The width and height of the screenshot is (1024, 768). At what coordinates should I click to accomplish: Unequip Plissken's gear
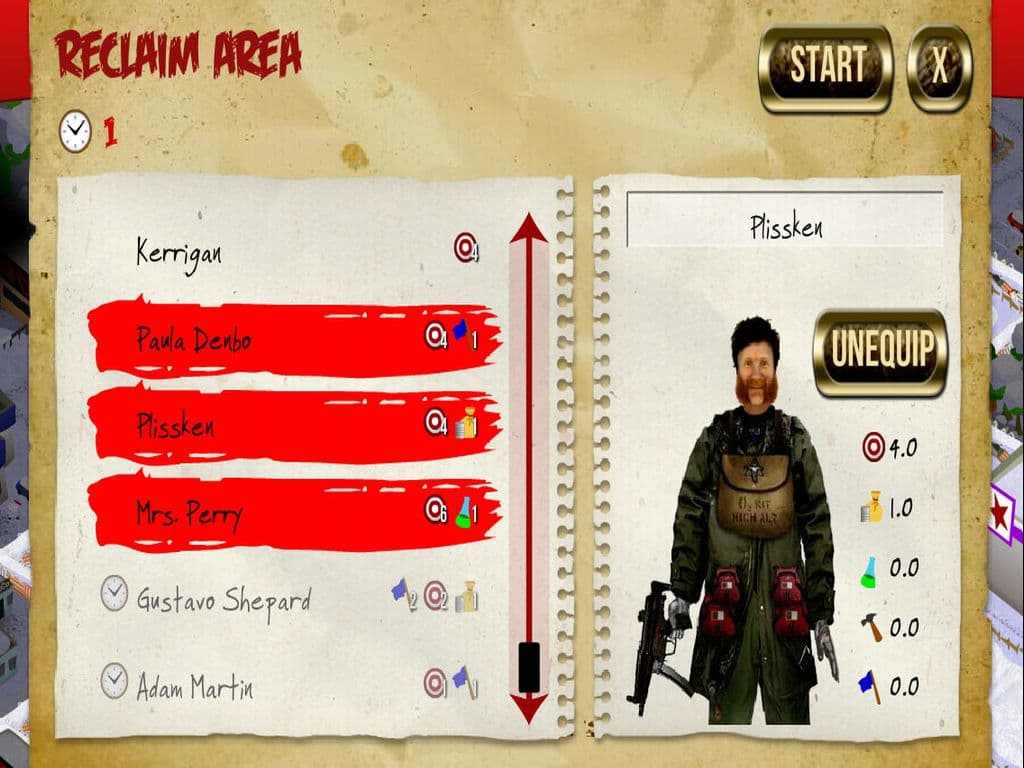[x=880, y=351]
